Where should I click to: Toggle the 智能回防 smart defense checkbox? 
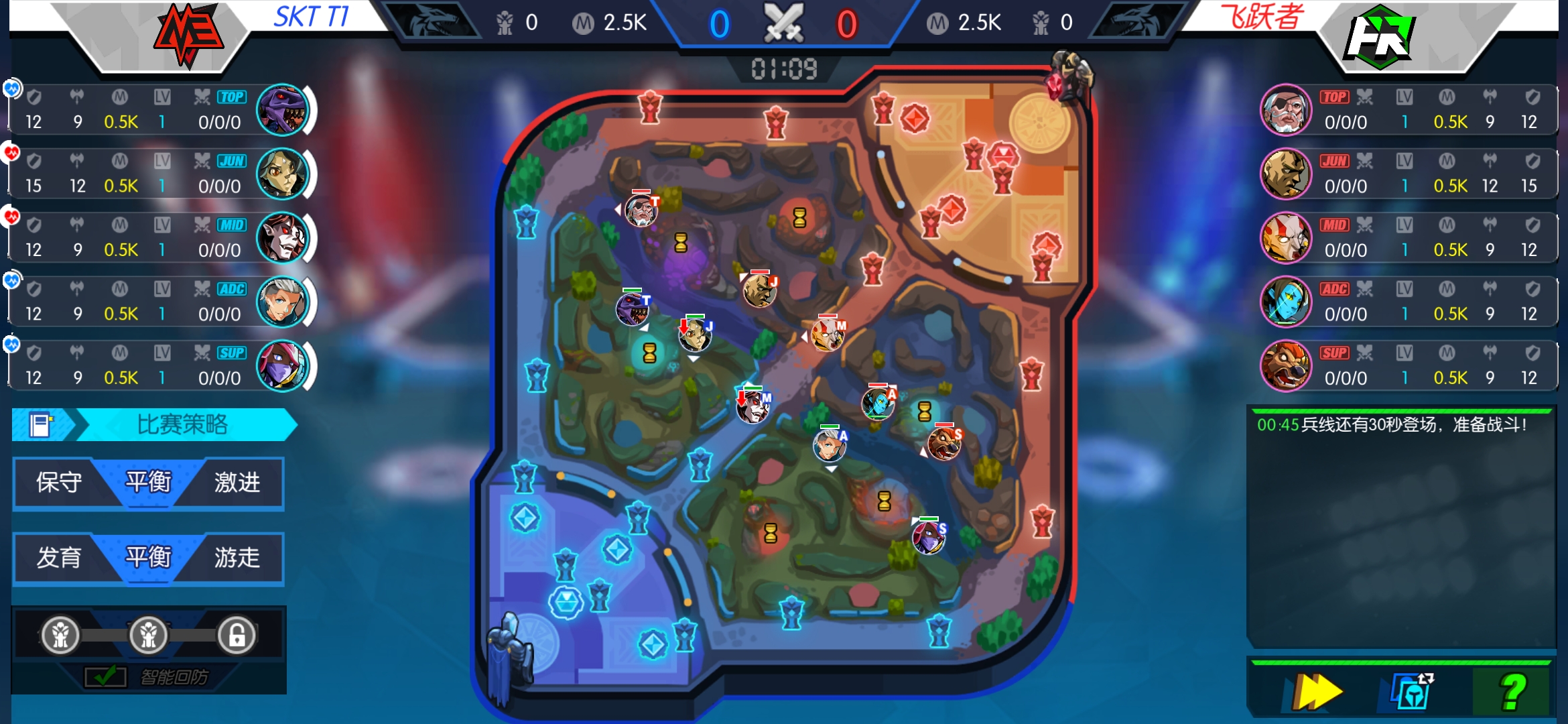pyautogui.click(x=105, y=676)
